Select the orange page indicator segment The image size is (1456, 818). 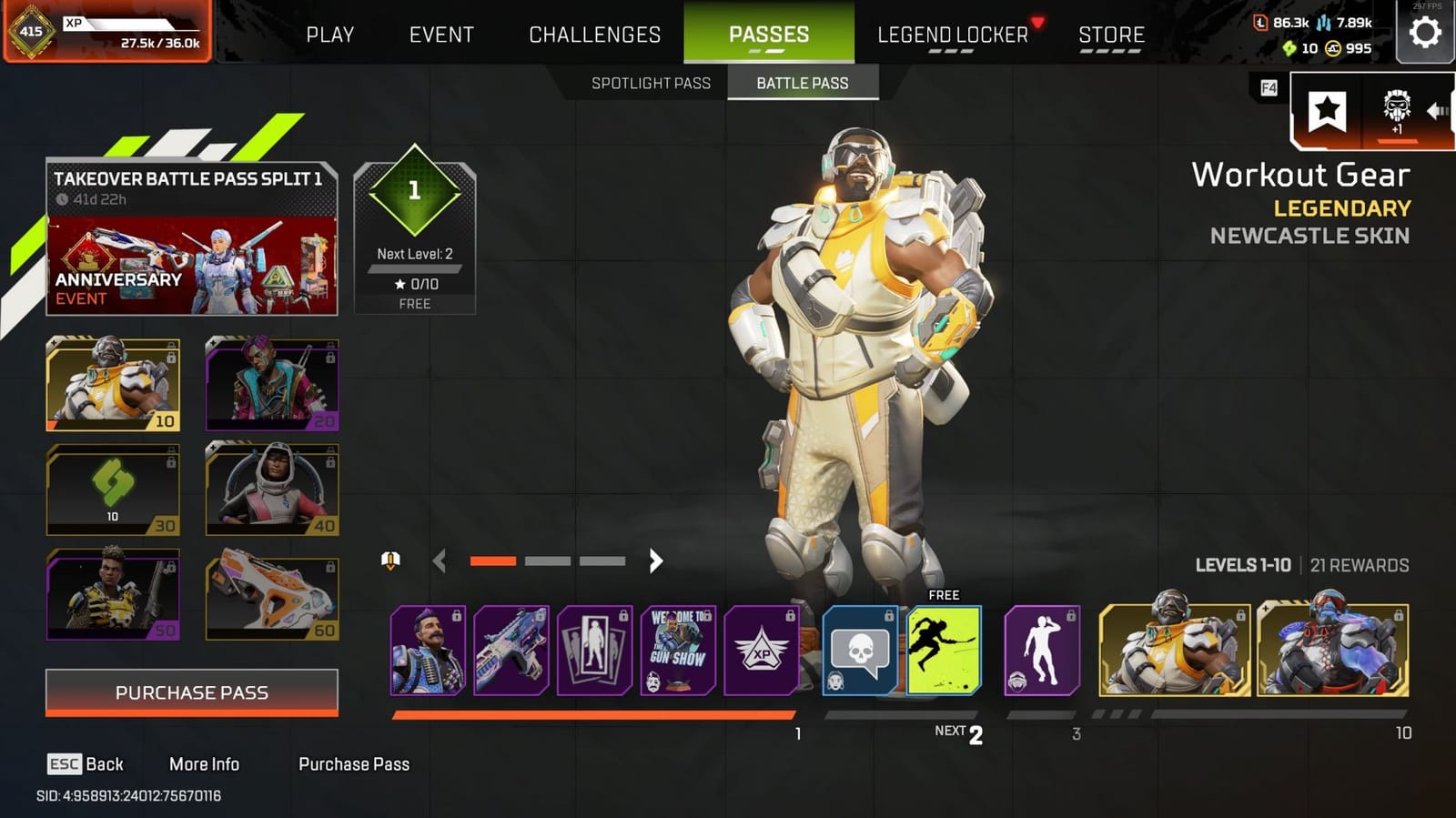492,561
